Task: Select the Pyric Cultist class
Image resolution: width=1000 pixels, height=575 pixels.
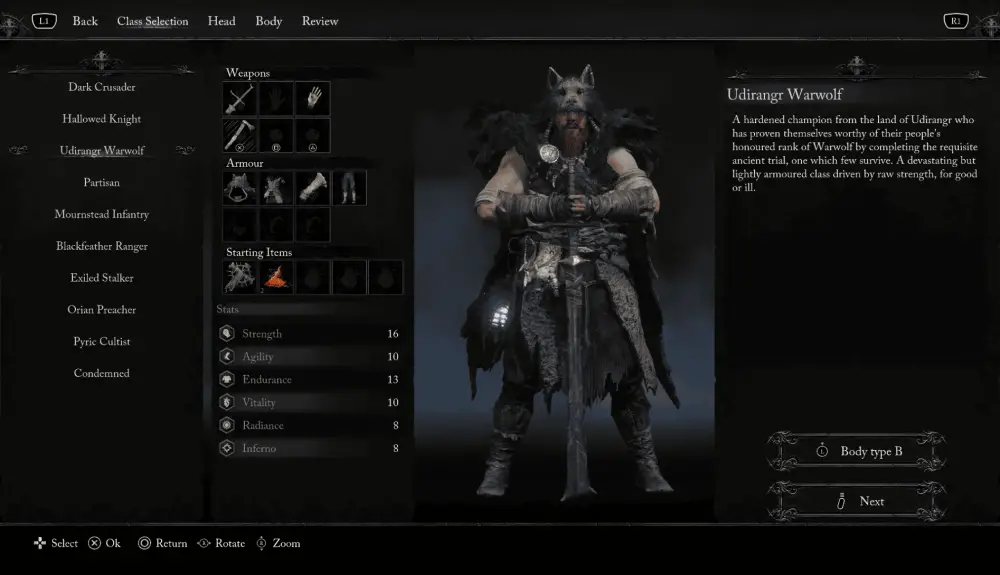Action: [102, 342]
